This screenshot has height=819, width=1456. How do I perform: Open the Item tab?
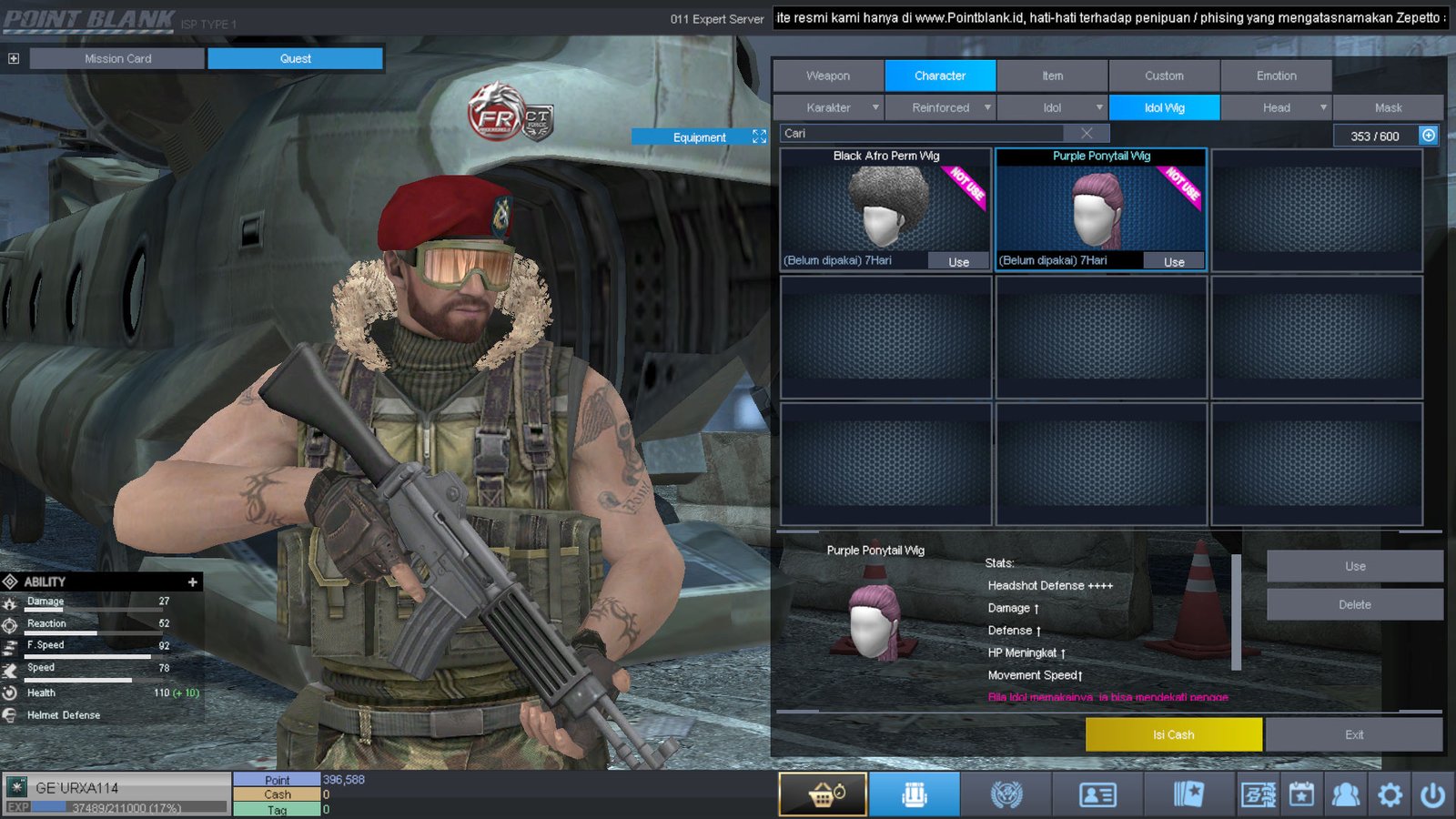click(x=1052, y=76)
